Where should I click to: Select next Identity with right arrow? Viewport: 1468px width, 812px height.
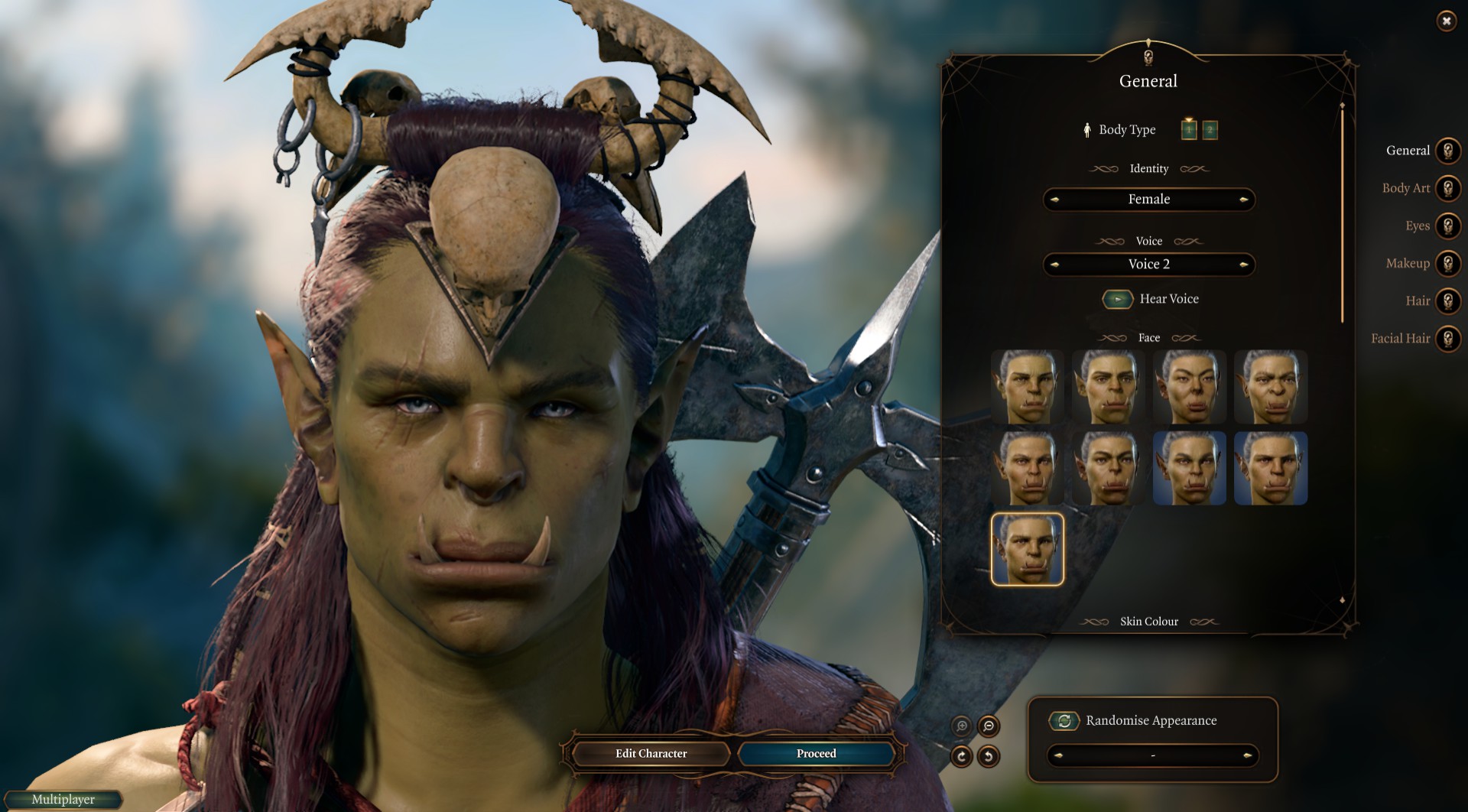1244,200
